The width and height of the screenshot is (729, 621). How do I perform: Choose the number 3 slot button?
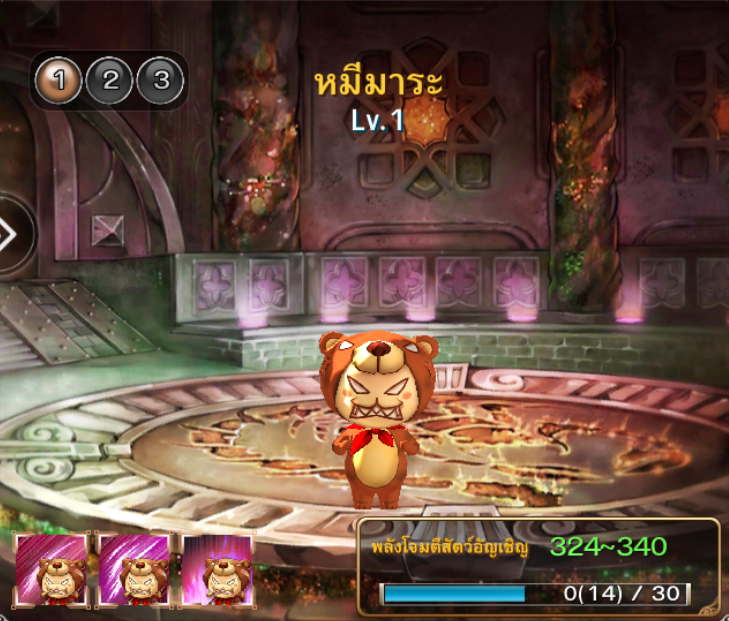[160, 81]
